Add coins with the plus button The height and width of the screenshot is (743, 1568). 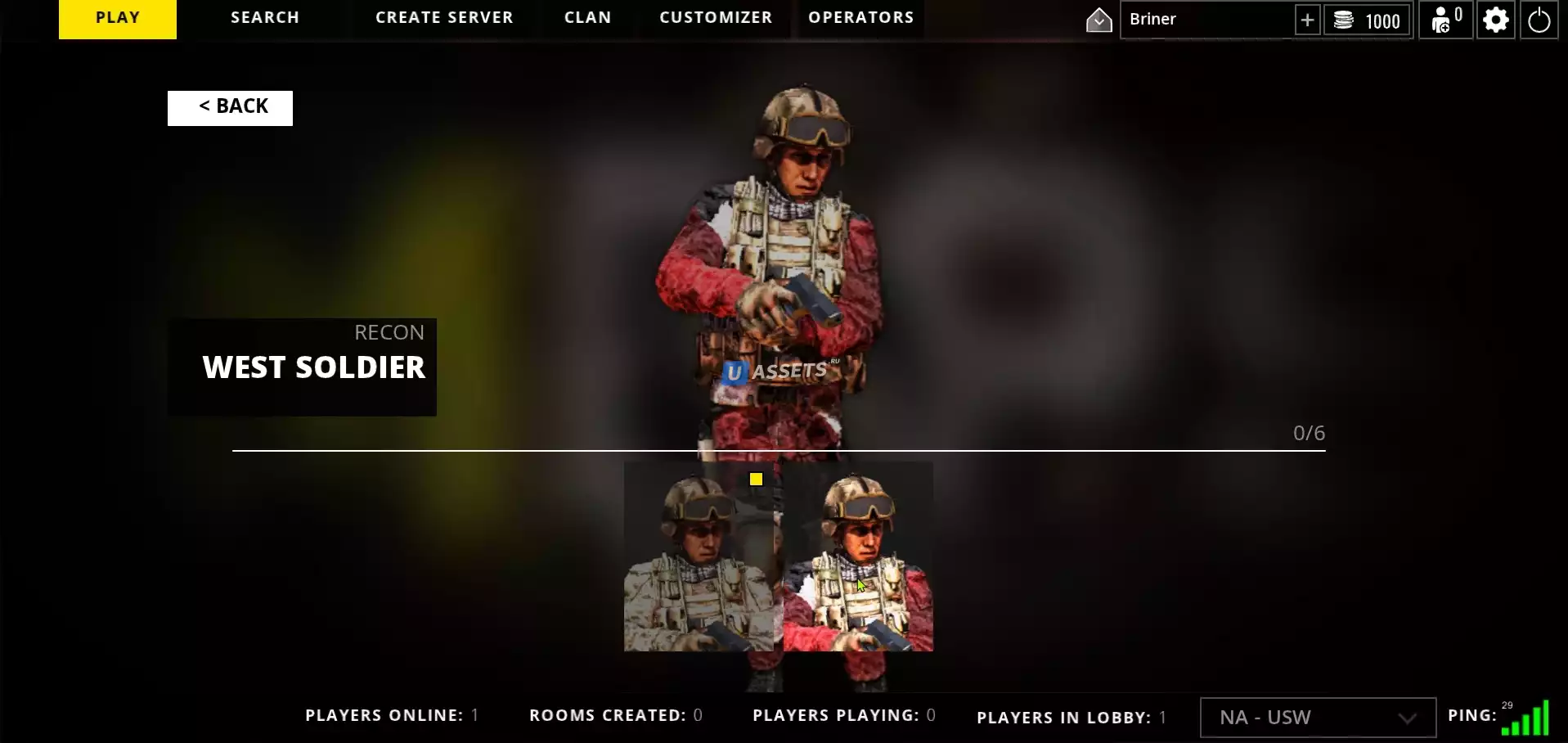[x=1307, y=20]
